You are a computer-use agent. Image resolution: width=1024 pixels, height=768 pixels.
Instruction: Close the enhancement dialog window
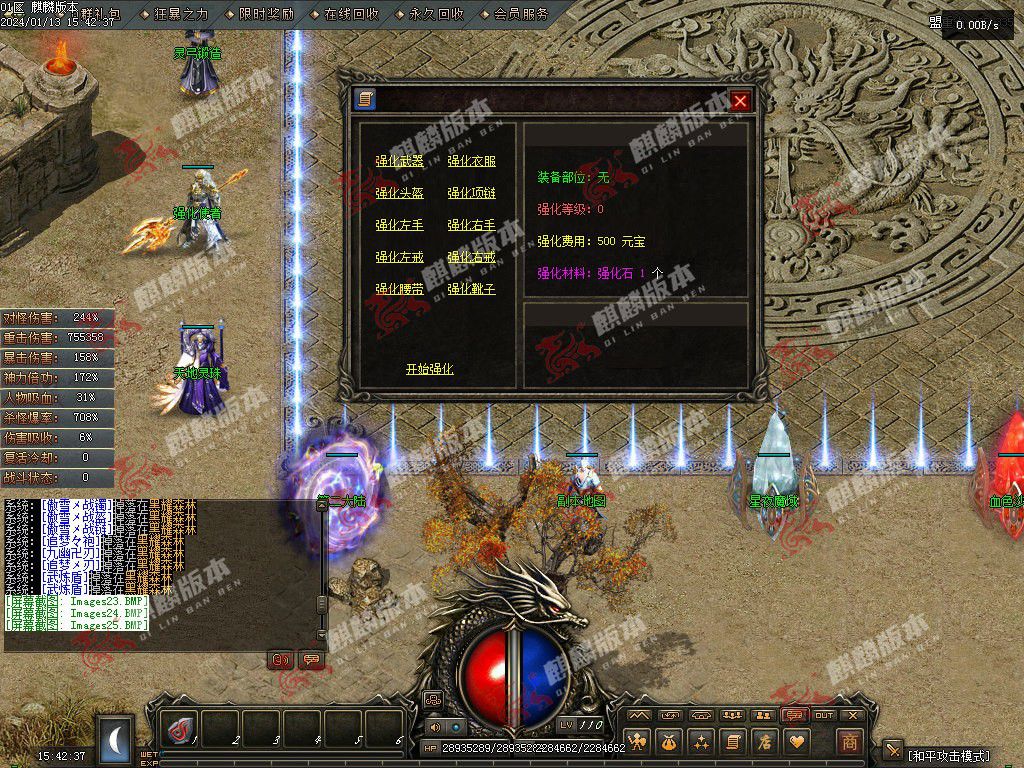pyautogui.click(x=740, y=101)
